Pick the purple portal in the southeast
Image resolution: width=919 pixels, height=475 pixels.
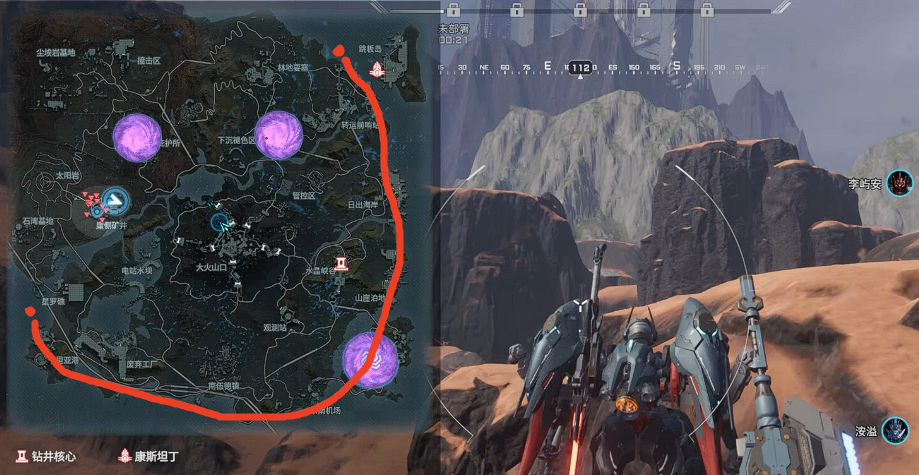[370, 358]
